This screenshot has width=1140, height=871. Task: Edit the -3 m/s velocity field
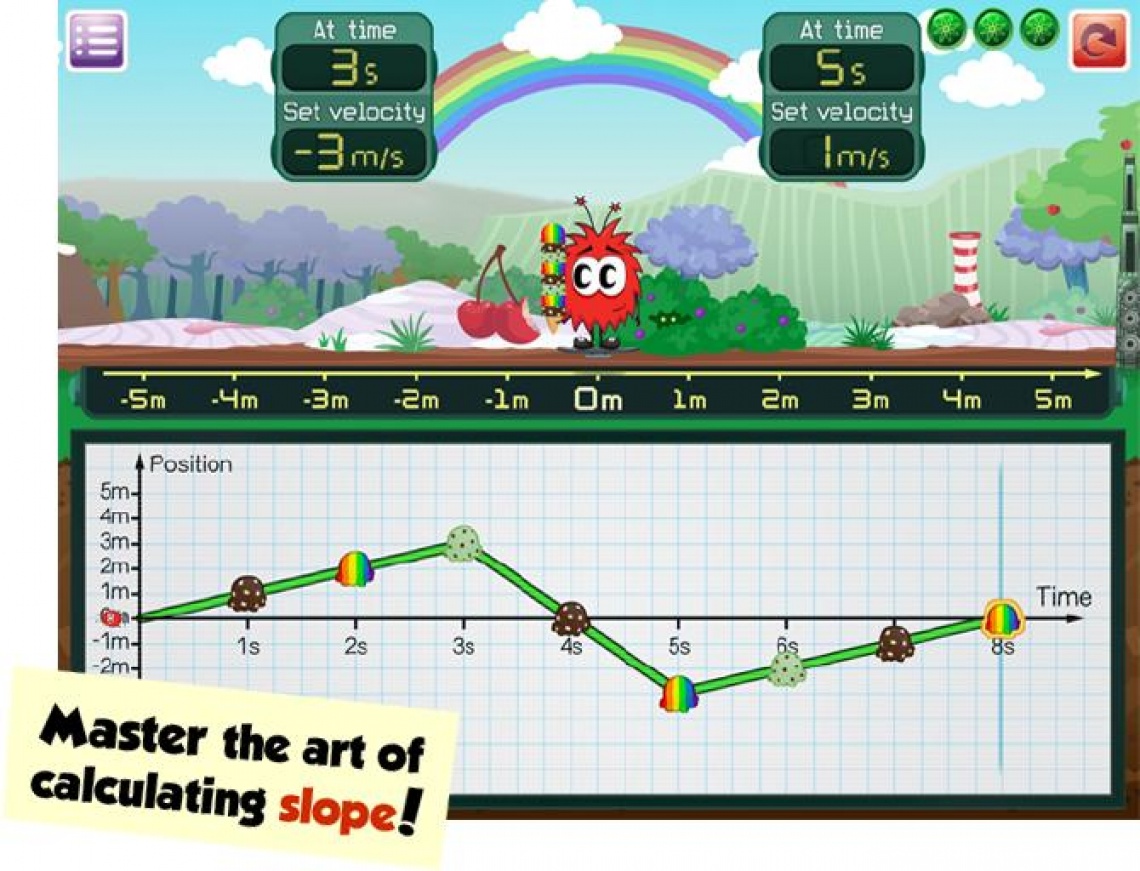coord(352,153)
